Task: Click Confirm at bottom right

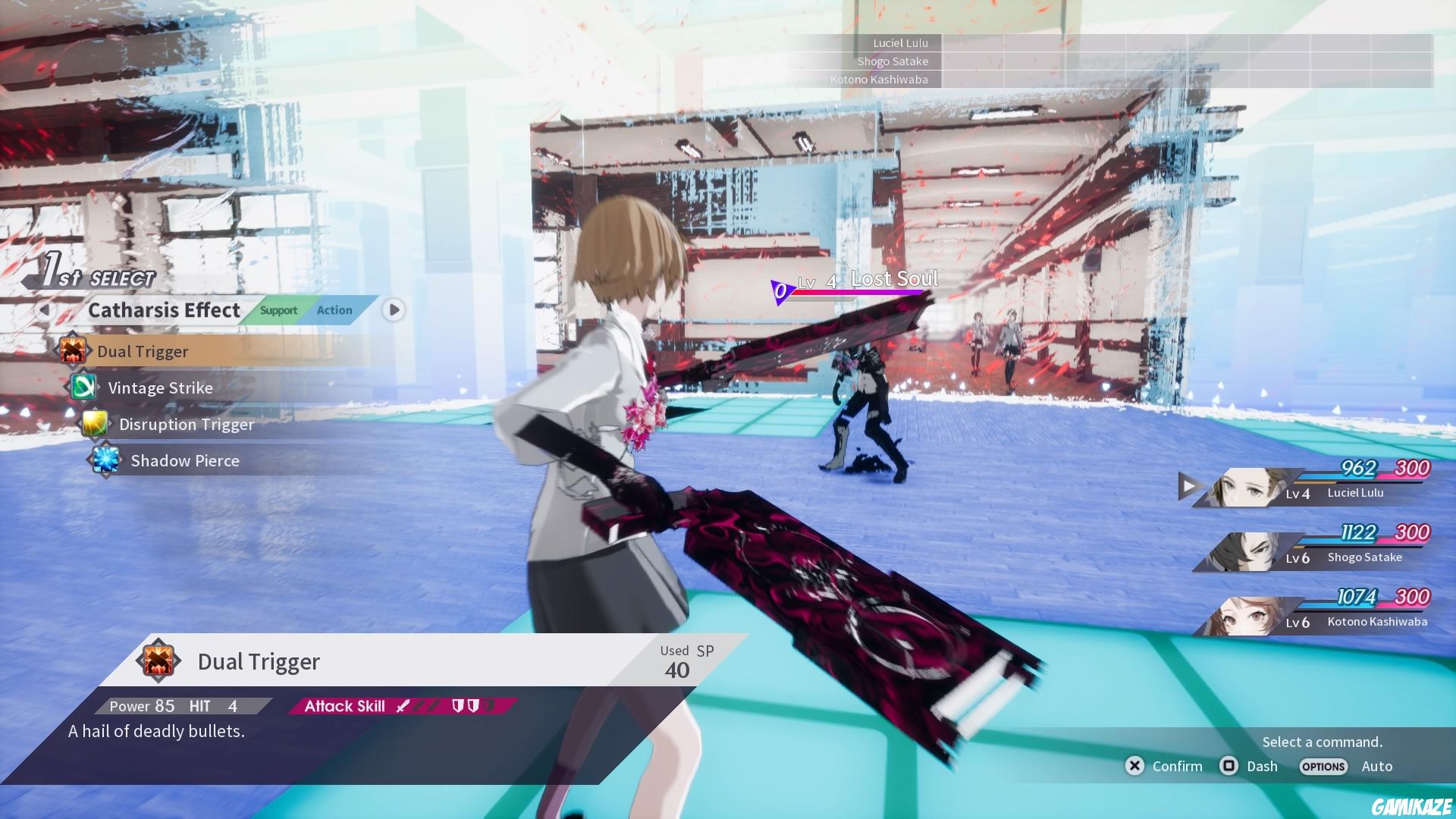Action: [x=1176, y=766]
